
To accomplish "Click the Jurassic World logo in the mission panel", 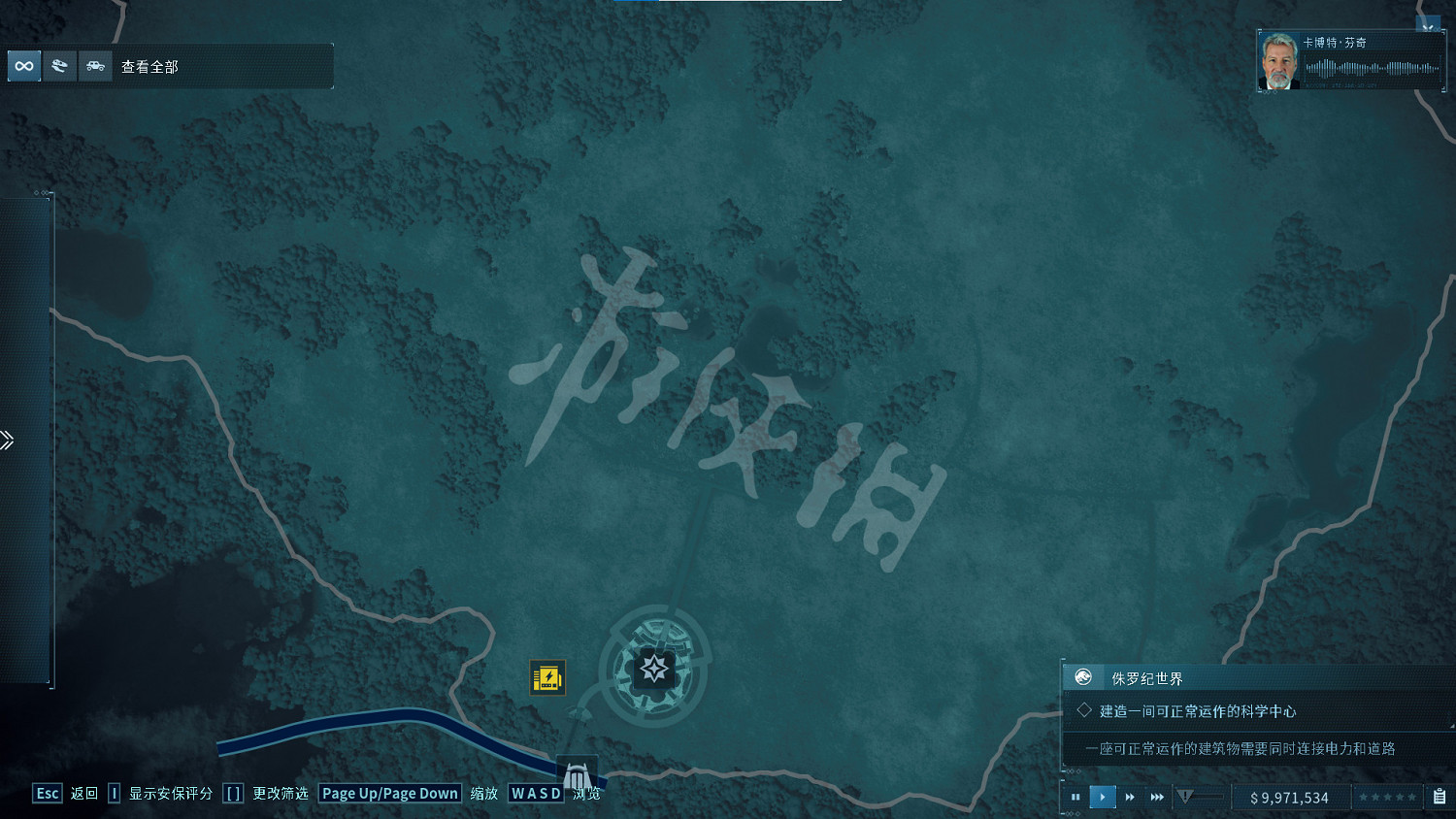I will [x=1082, y=677].
